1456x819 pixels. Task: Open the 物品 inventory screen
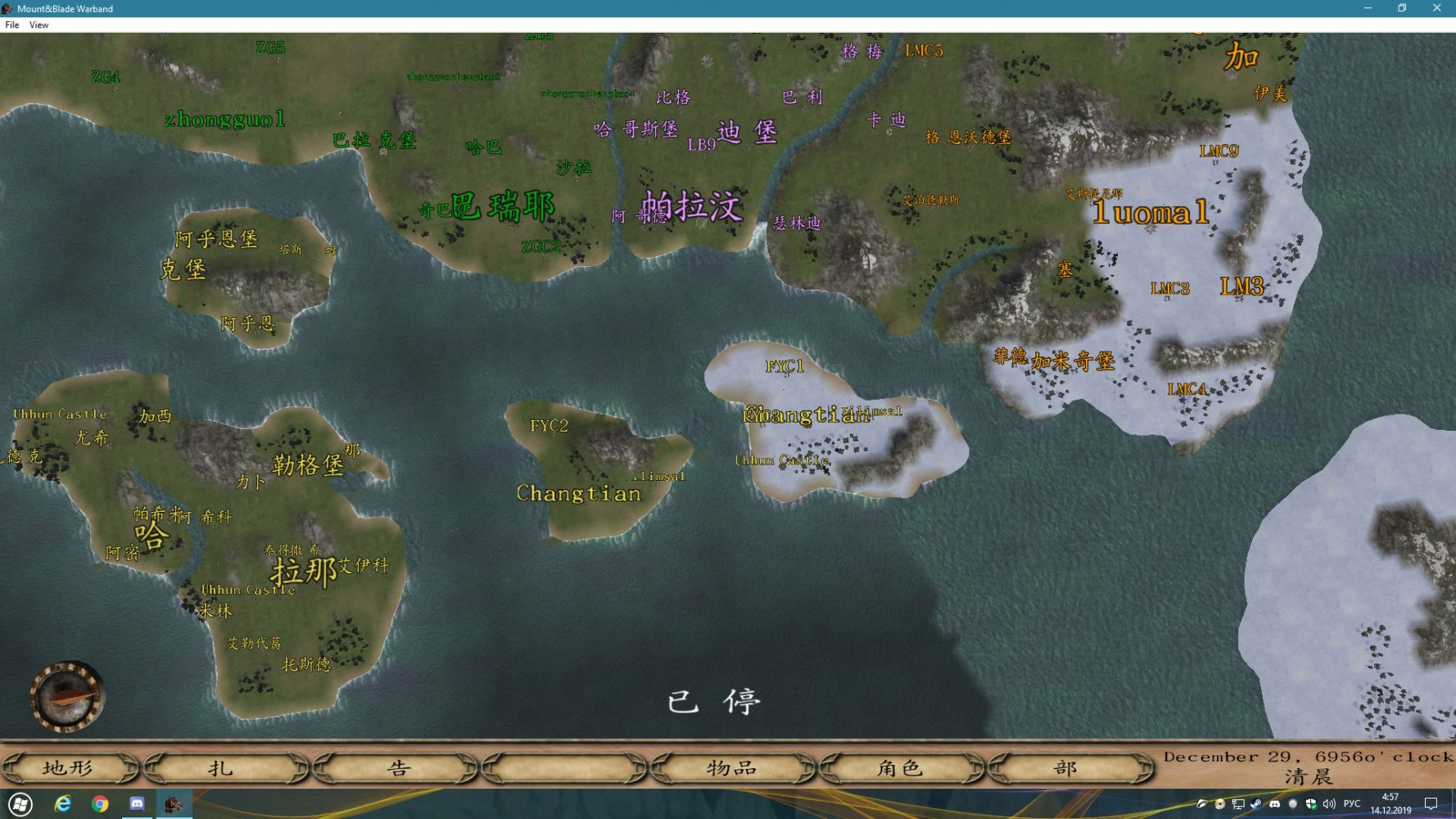pos(733,768)
